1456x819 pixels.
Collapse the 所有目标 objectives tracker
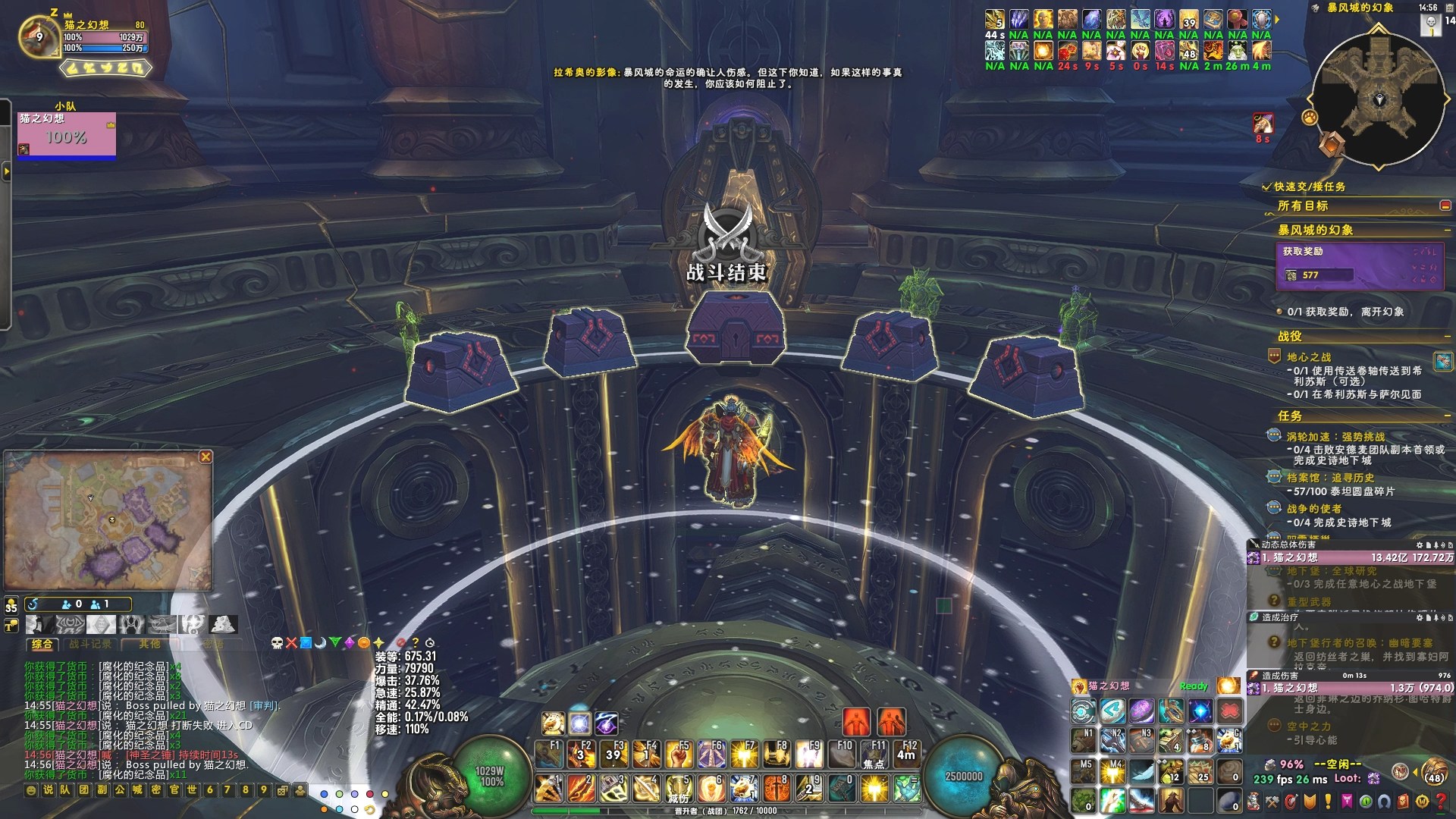(1445, 206)
